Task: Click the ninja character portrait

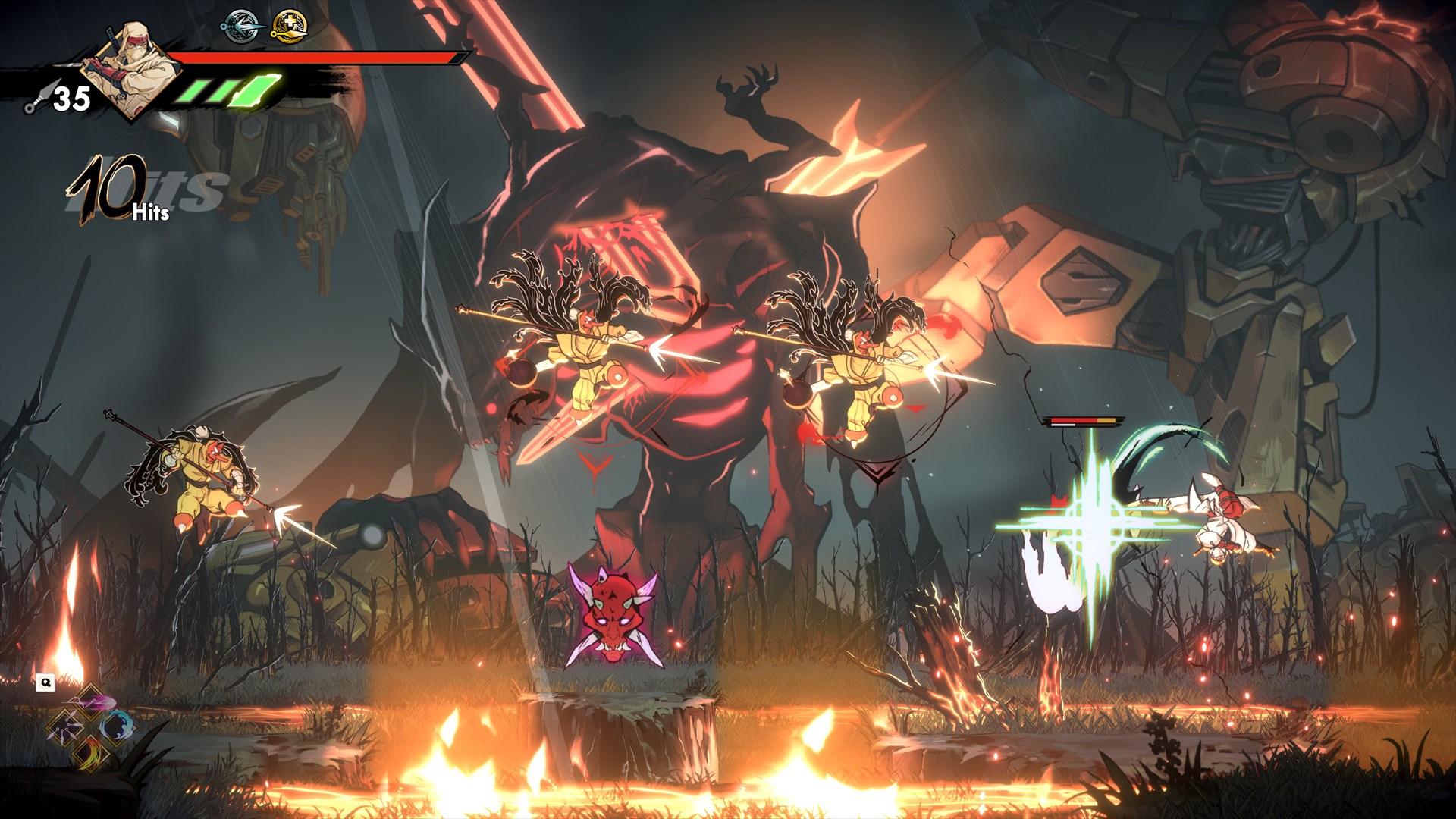Action: tap(136, 68)
